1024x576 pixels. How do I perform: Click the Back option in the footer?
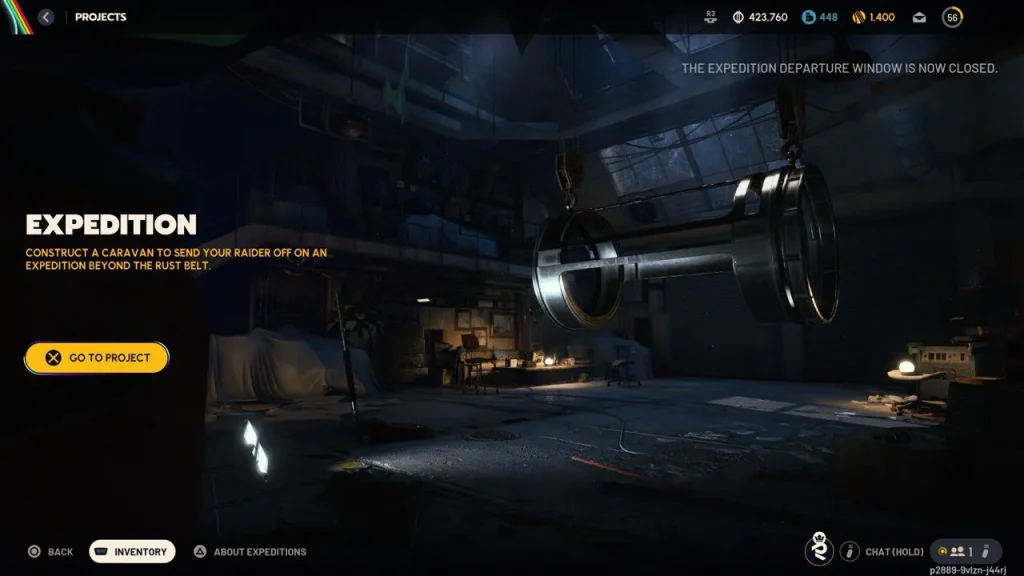(50, 551)
